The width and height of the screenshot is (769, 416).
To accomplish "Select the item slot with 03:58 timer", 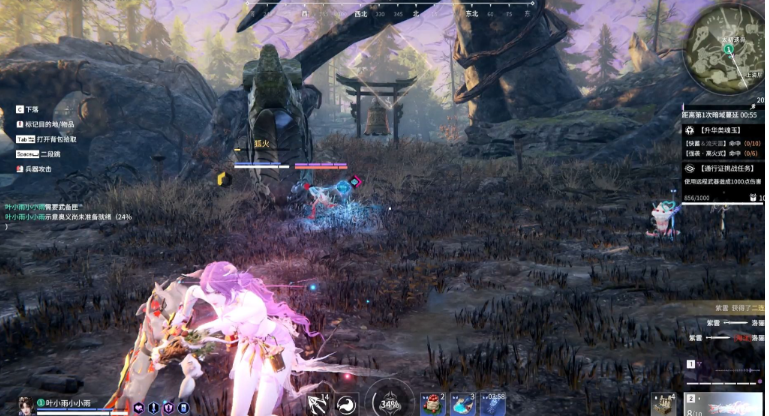I will 492,403.
